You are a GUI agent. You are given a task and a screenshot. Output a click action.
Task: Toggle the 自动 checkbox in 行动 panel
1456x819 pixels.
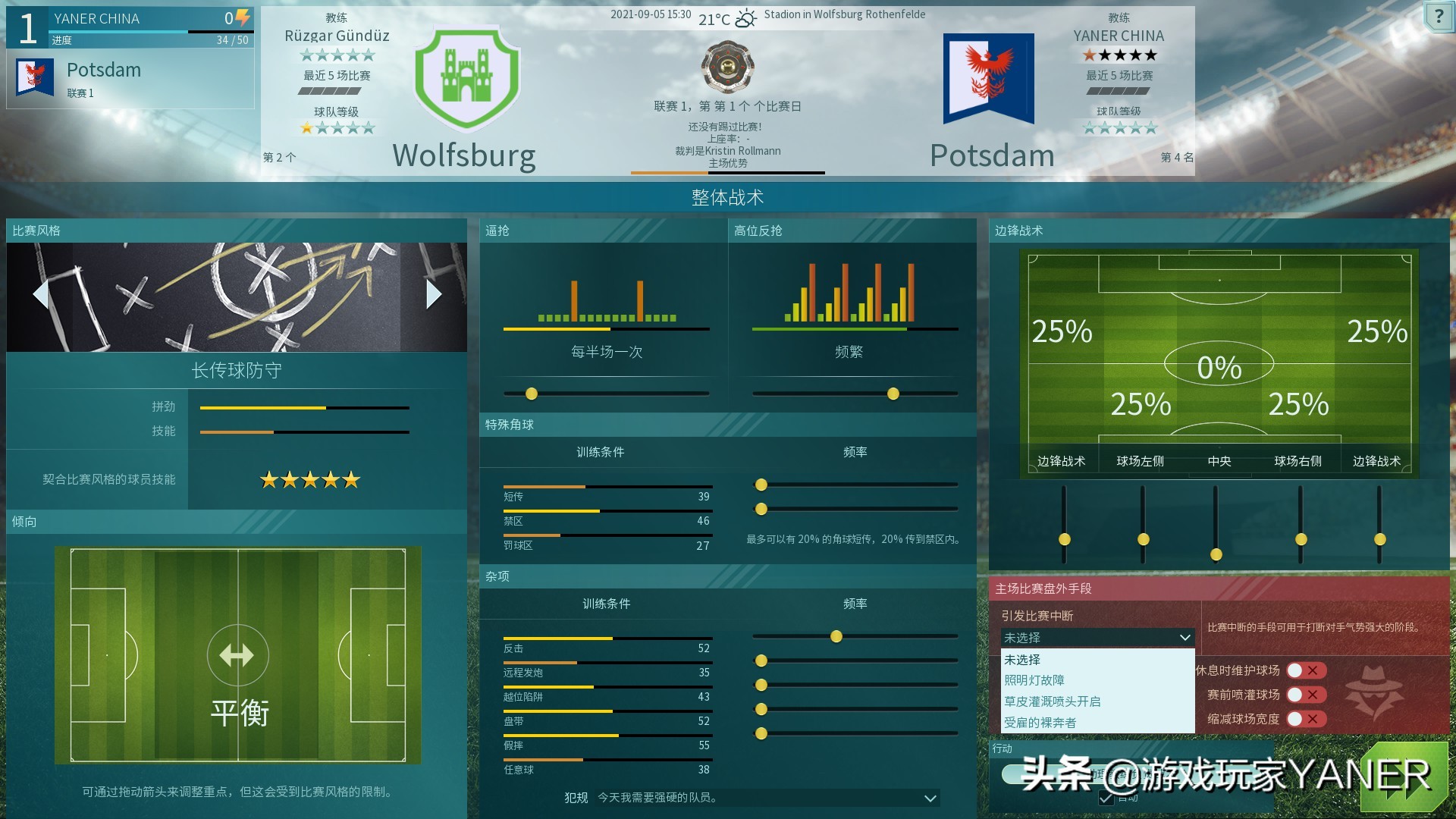[x=1106, y=798]
